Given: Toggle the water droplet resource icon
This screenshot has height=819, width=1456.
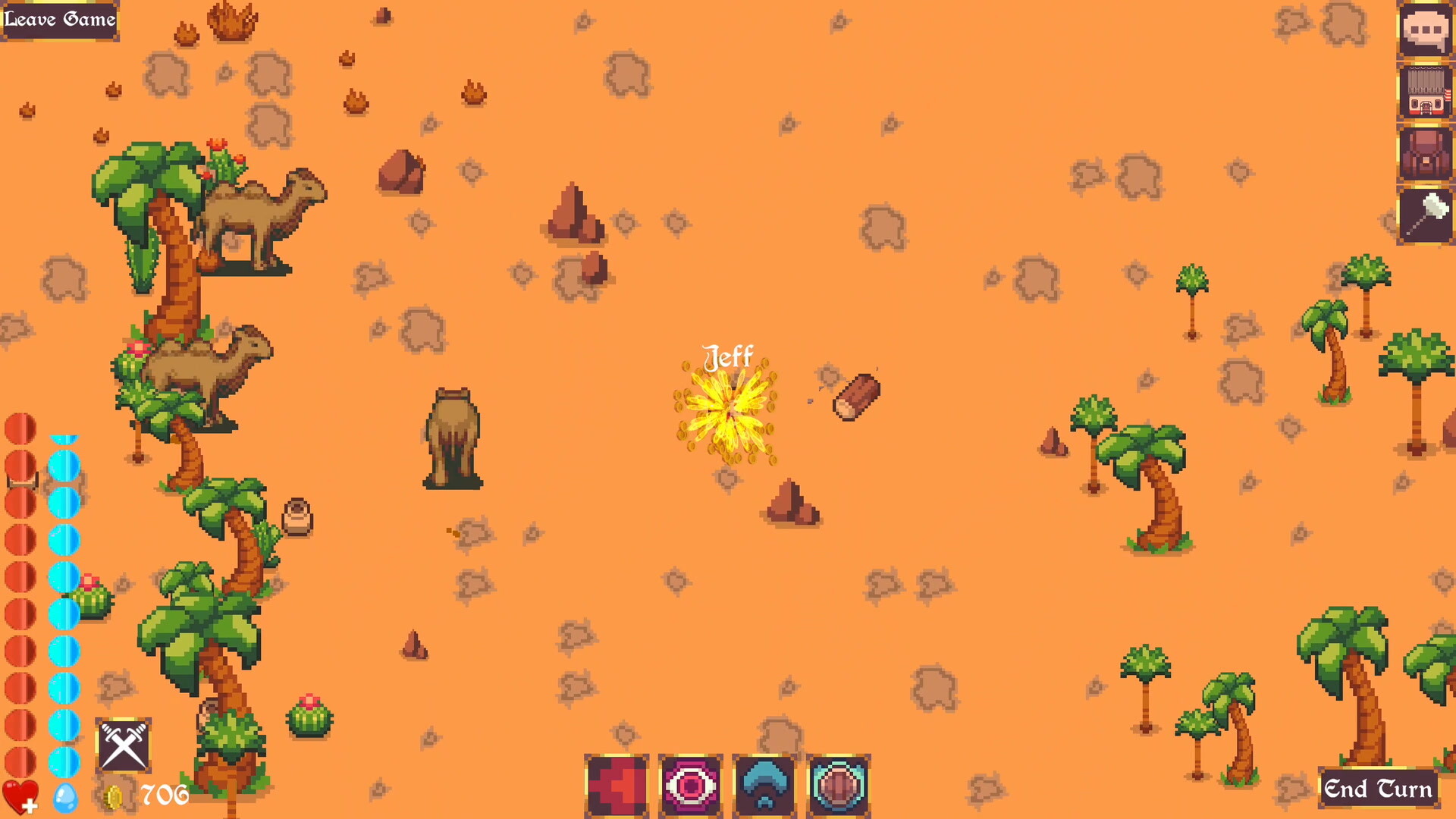Looking at the screenshot, I should coord(65,798).
